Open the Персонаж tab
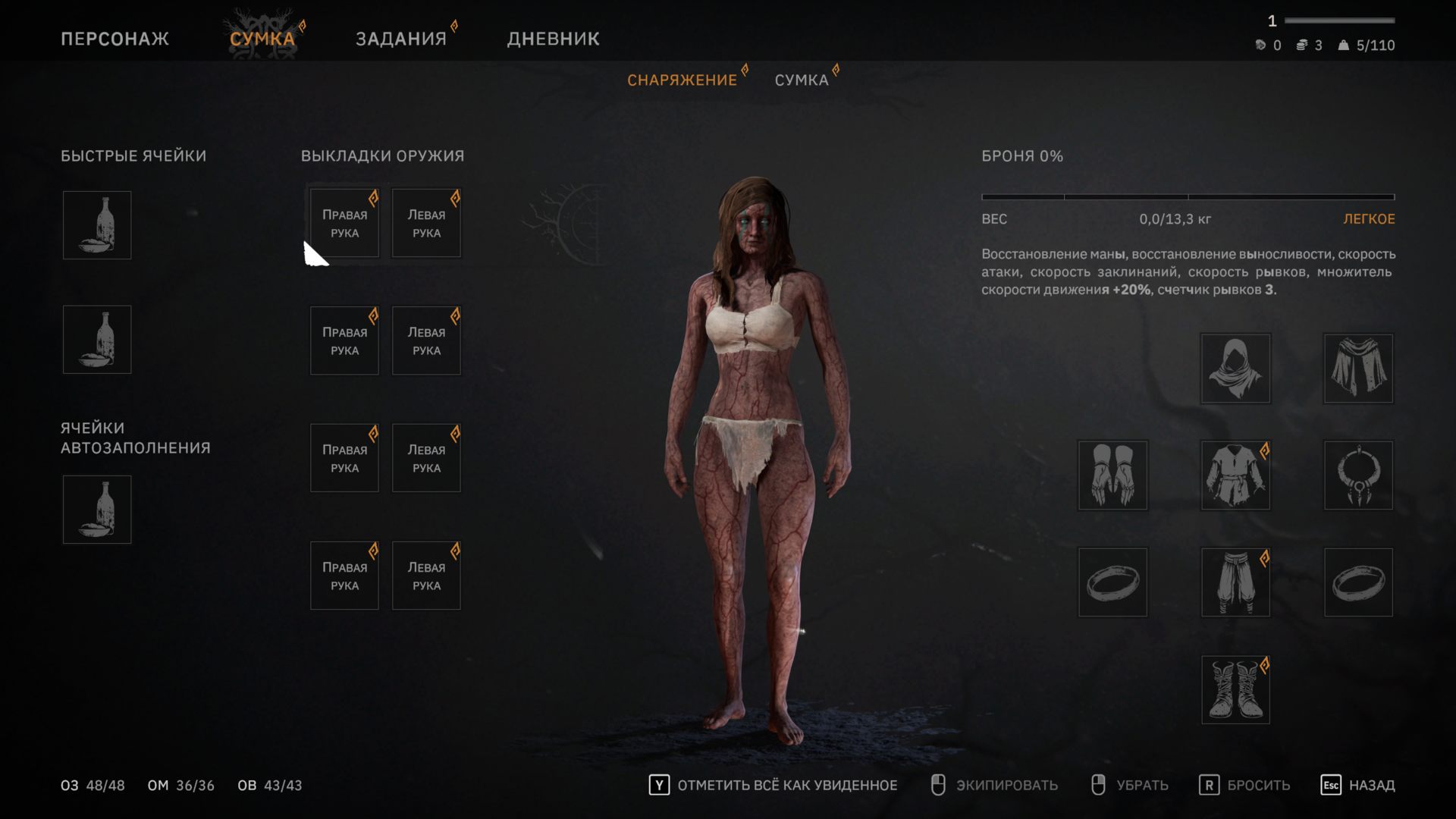This screenshot has height=819, width=1456. coord(115,39)
